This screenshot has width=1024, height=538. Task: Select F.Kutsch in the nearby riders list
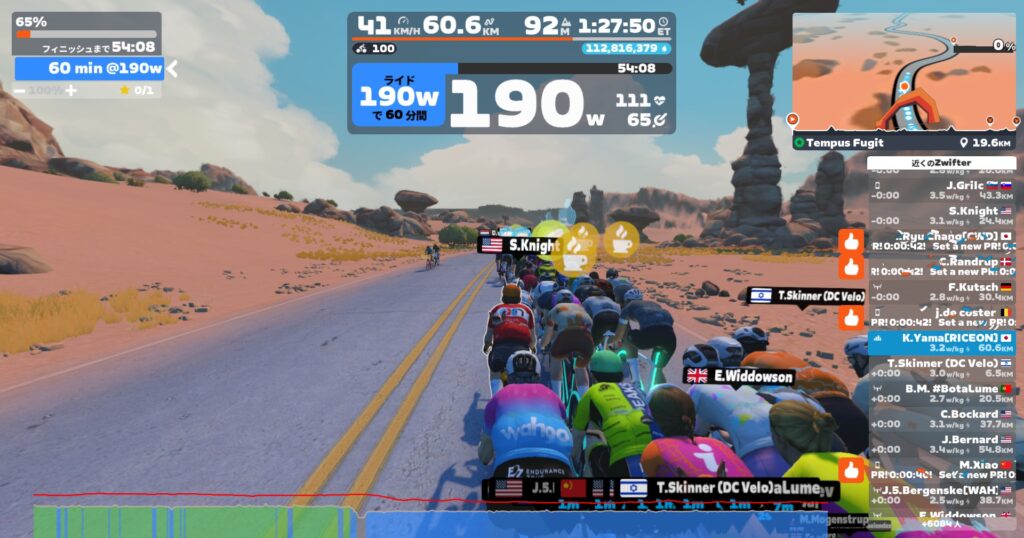(x=942, y=291)
